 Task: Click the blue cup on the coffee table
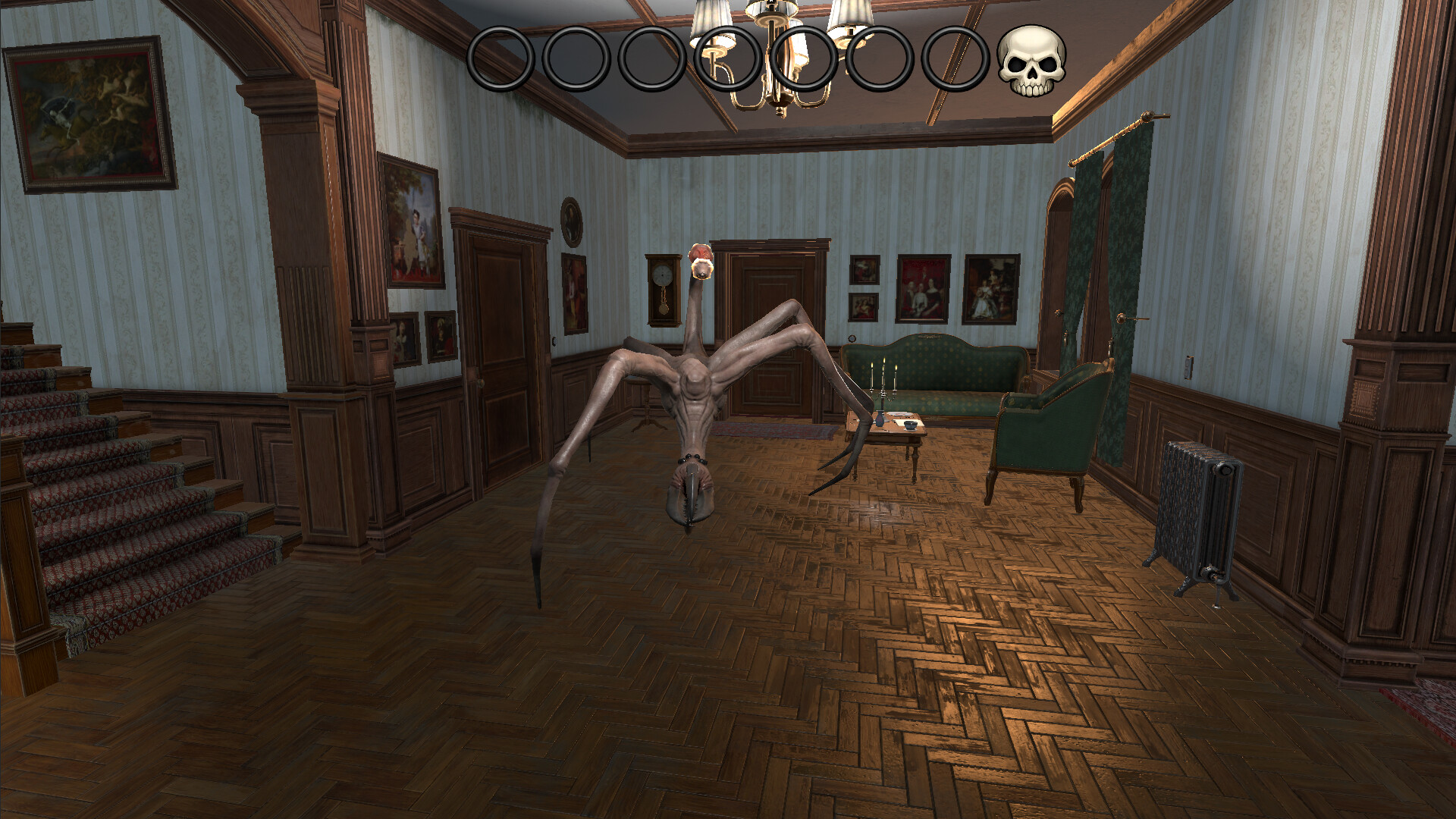[x=910, y=425]
